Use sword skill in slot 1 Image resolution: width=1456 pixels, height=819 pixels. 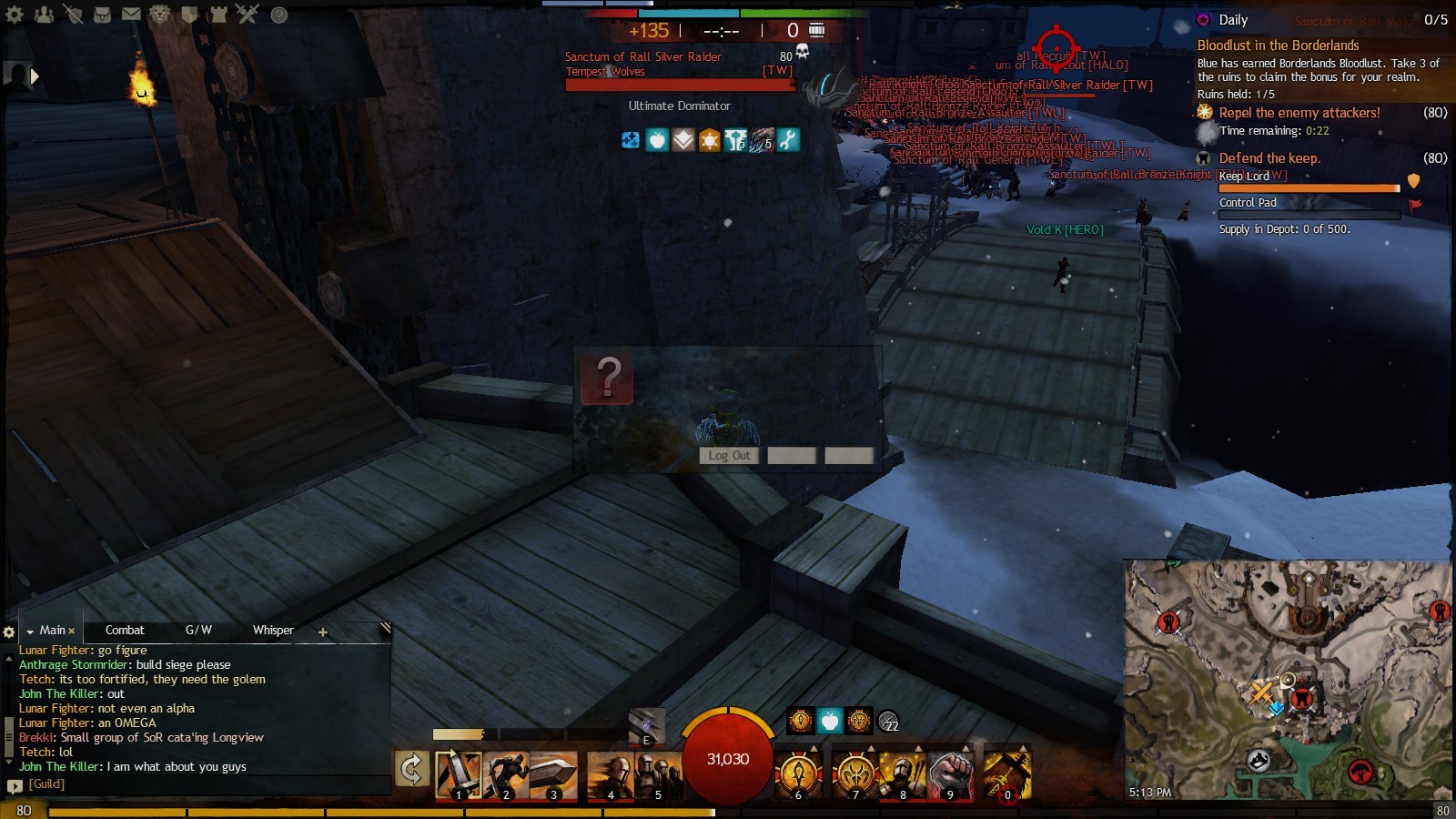[458, 775]
